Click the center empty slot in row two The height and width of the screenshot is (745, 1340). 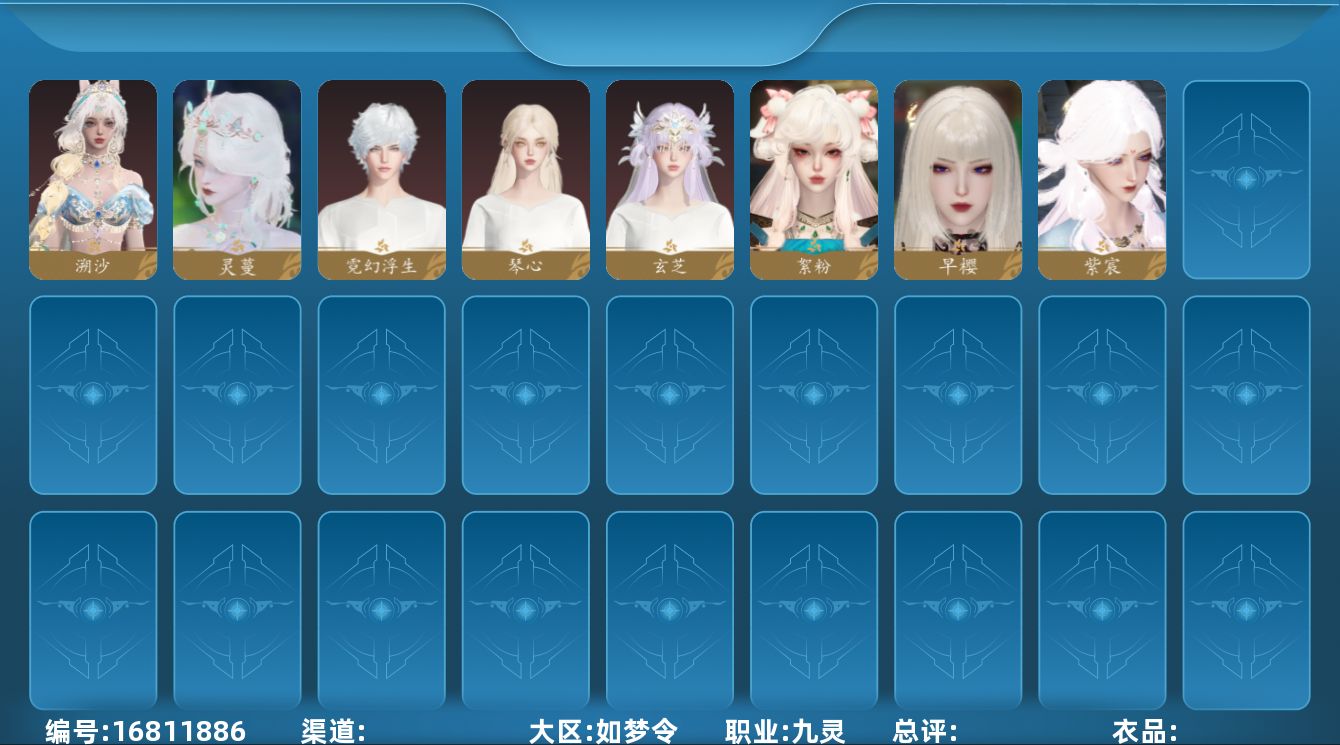pyautogui.click(x=669, y=394)
